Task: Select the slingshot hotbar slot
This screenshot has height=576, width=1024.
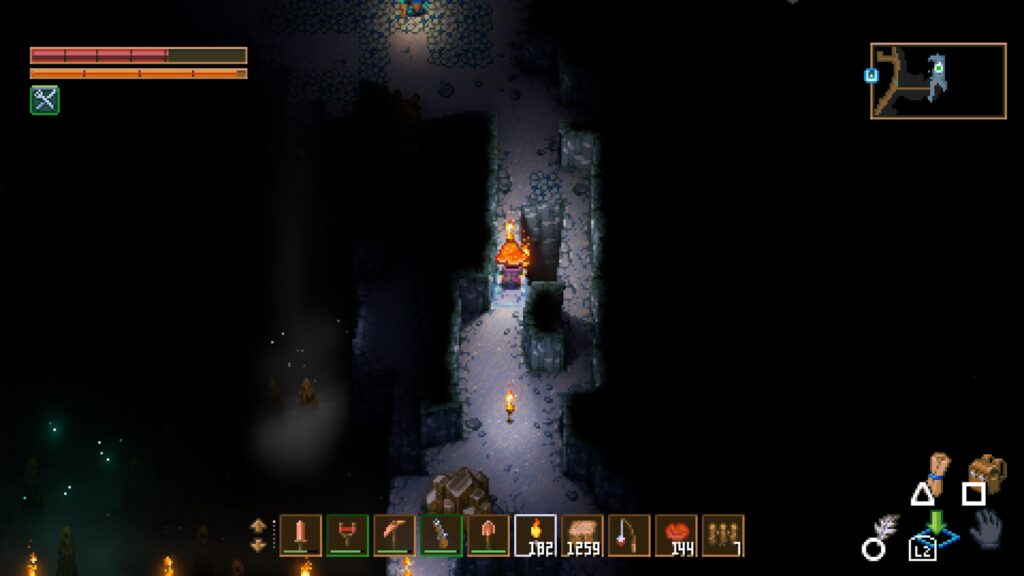Action: click(x=348, y=535)
